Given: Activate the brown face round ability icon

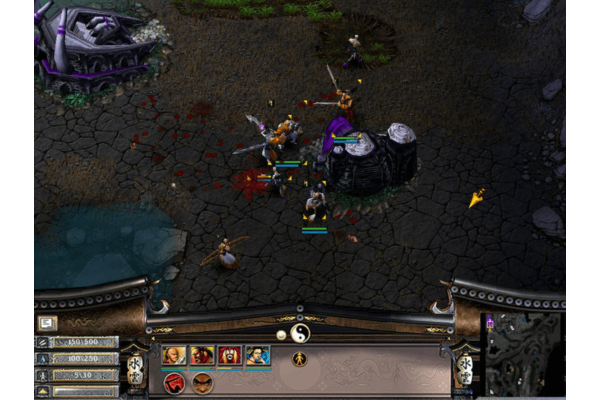Looking at the screenshot, I should [203, 382].
